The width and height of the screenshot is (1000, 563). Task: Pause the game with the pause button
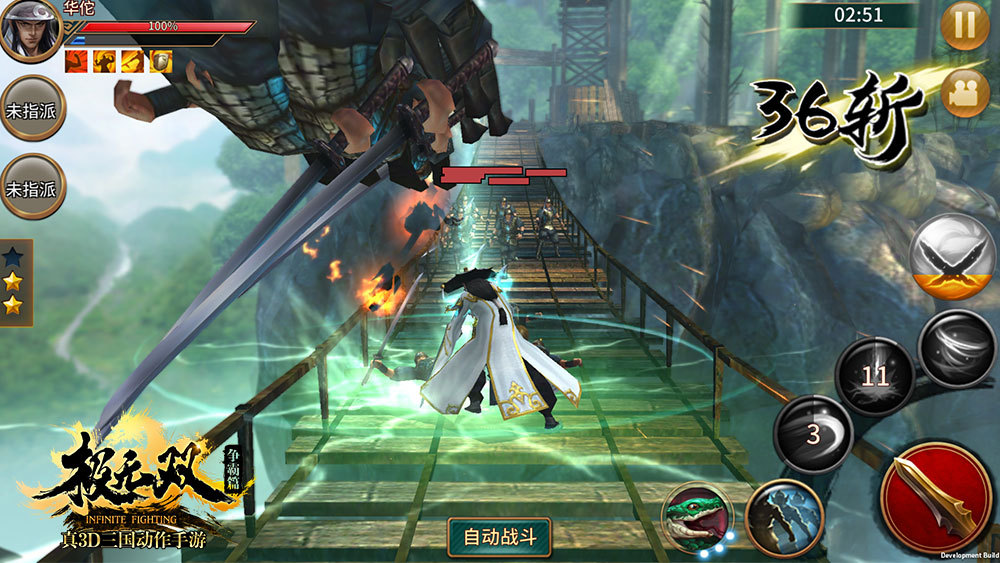[965, 26]
